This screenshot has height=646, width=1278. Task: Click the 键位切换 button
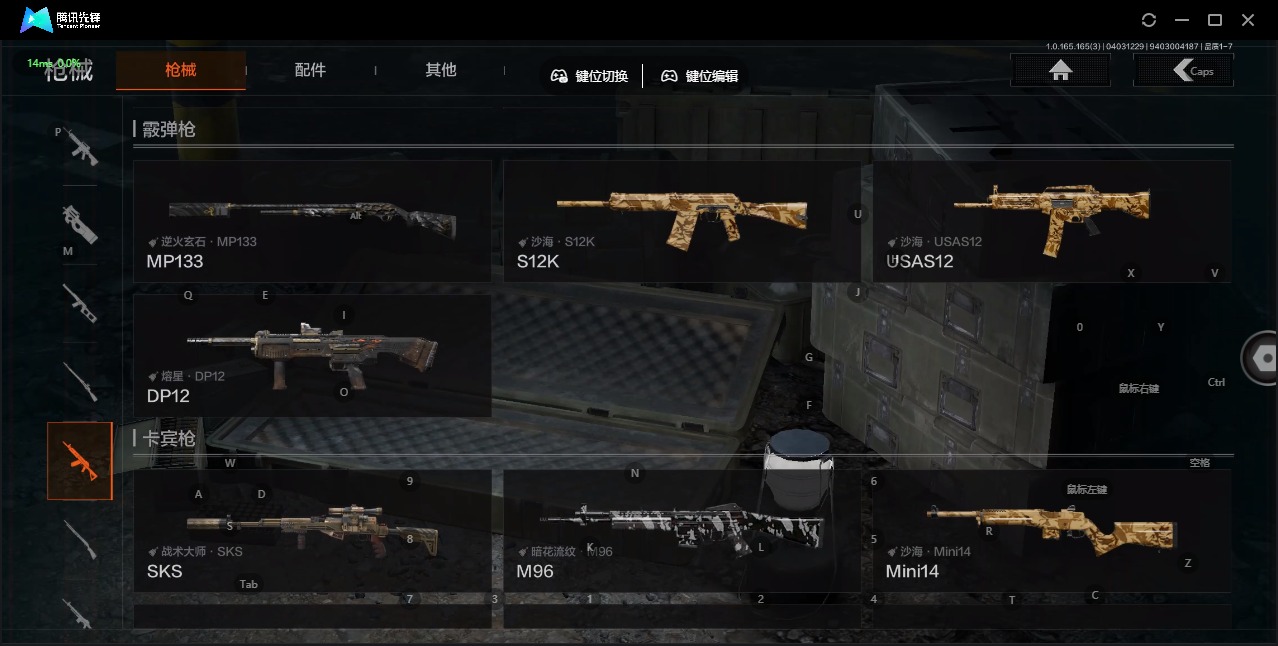click(590, 76)
